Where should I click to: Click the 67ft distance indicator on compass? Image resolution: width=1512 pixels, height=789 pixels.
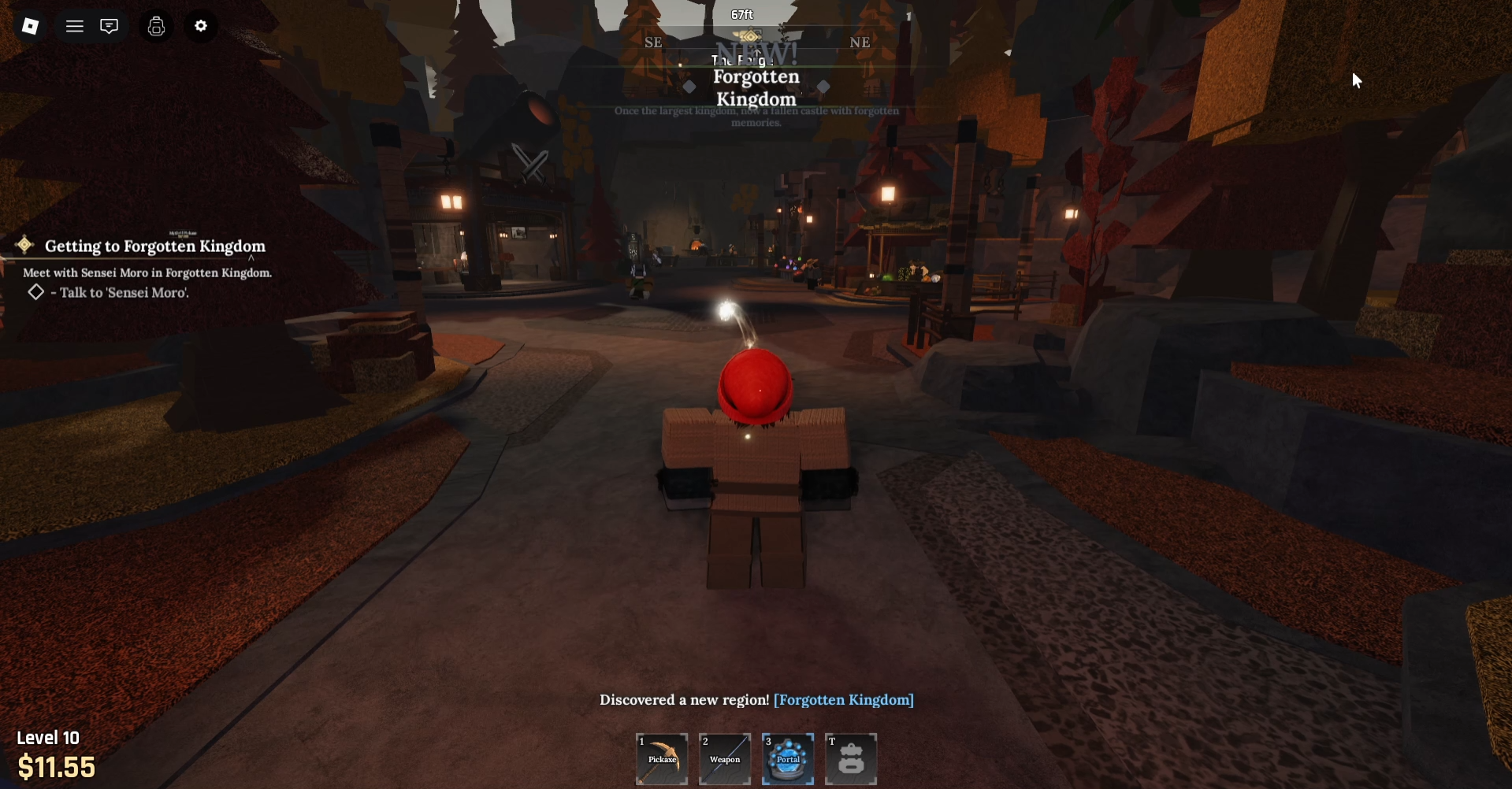741,13
